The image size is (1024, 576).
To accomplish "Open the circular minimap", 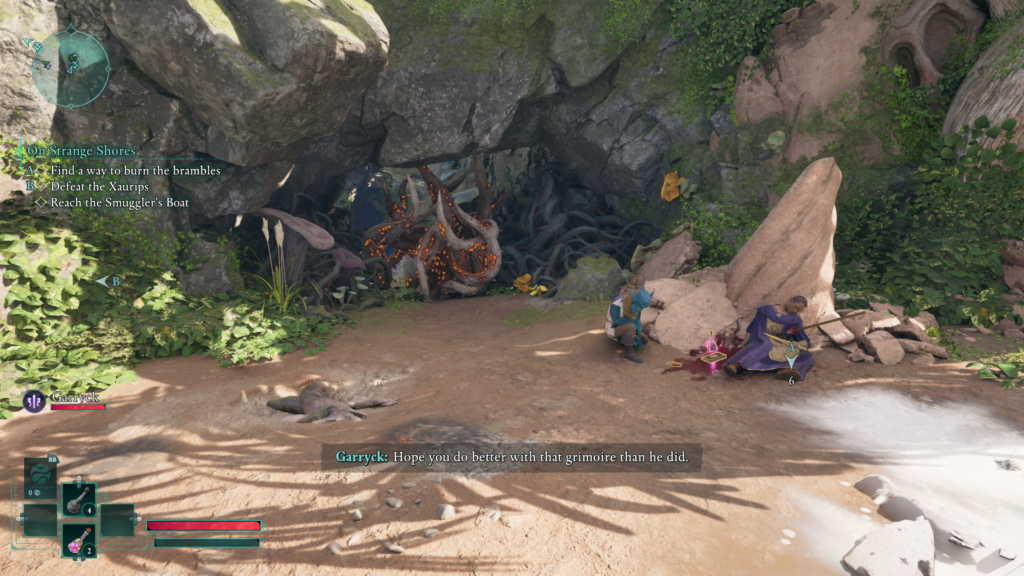I will tap(70, 66).
